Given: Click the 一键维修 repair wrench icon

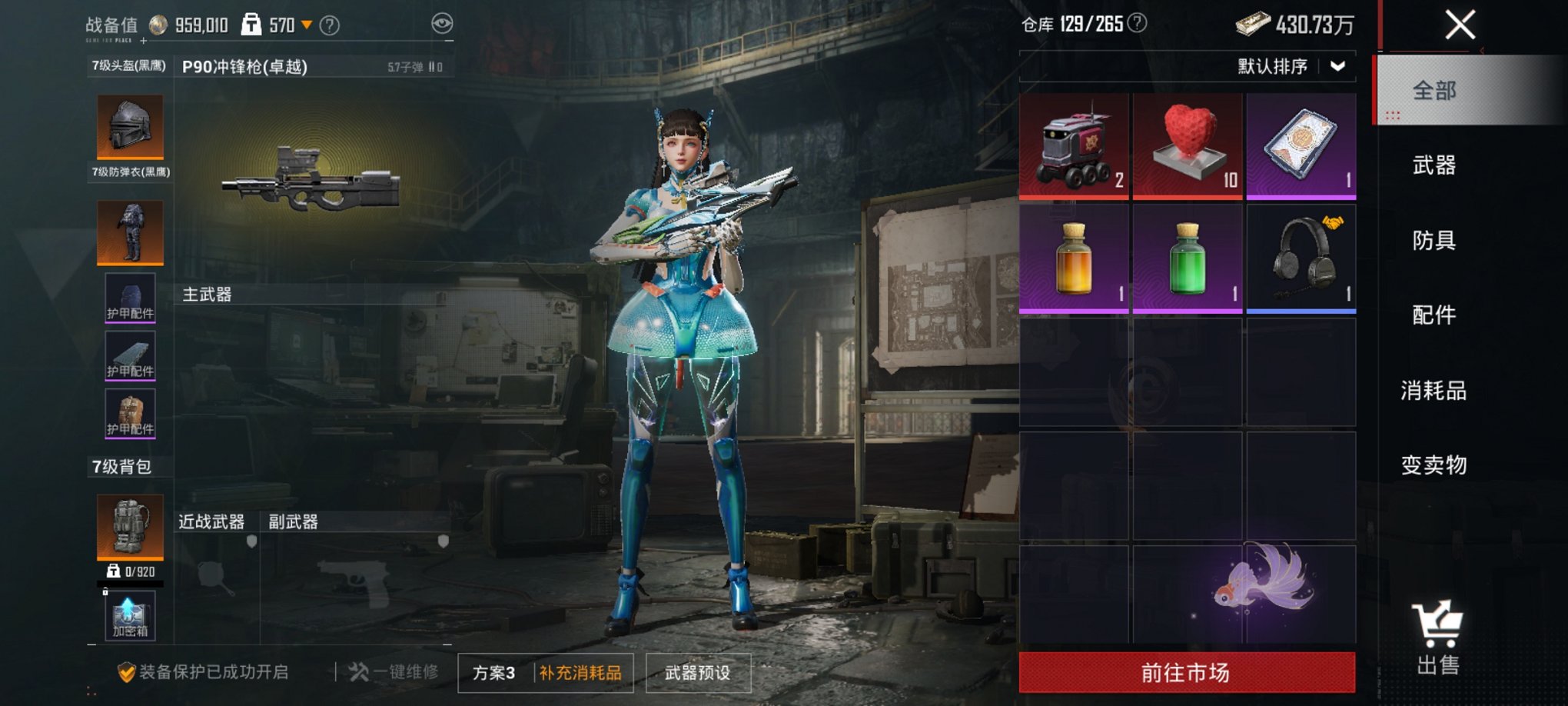Looking at the screenshot, I should [358, 670].
